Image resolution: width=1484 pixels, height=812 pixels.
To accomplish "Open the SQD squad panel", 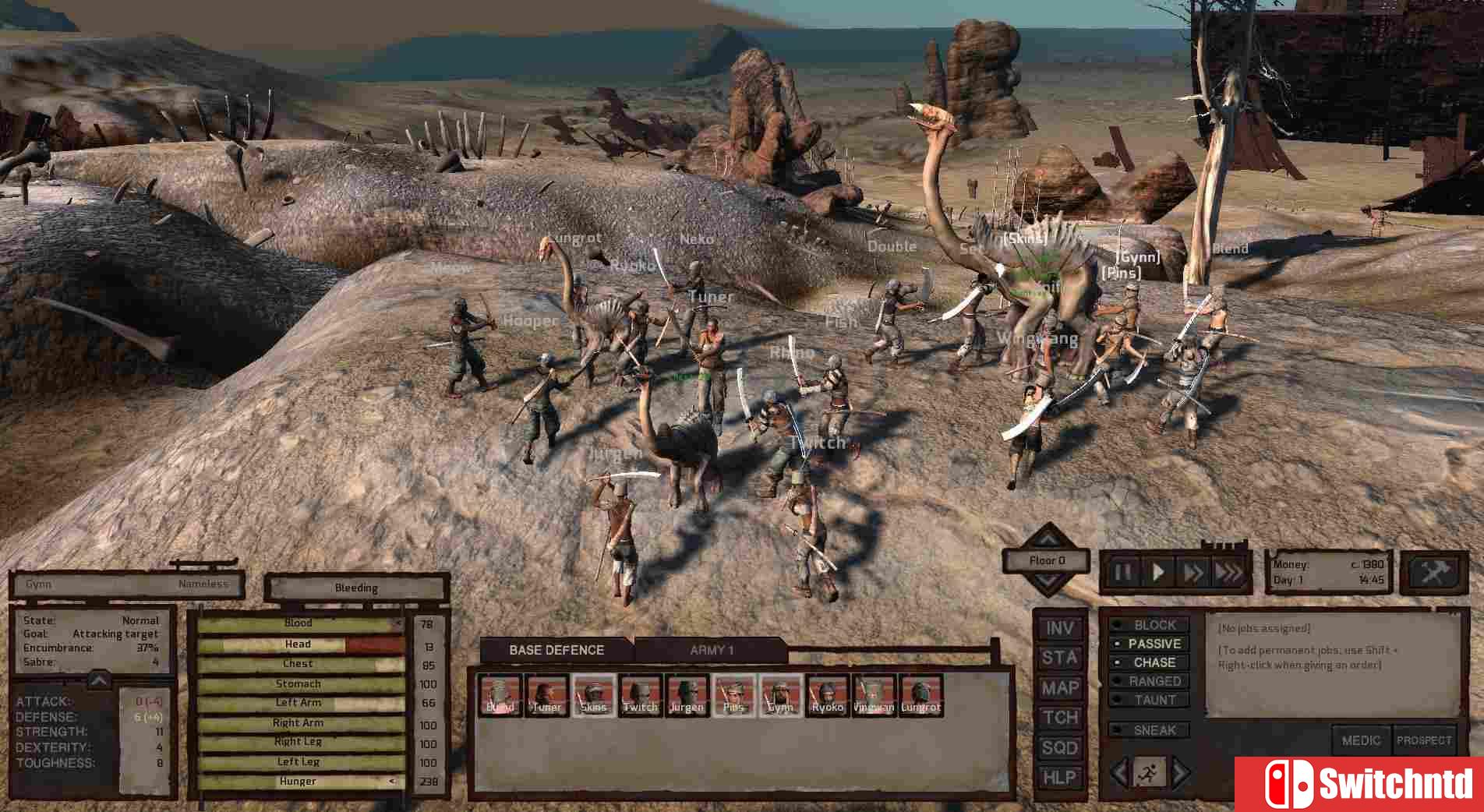I will point(1060,747).
